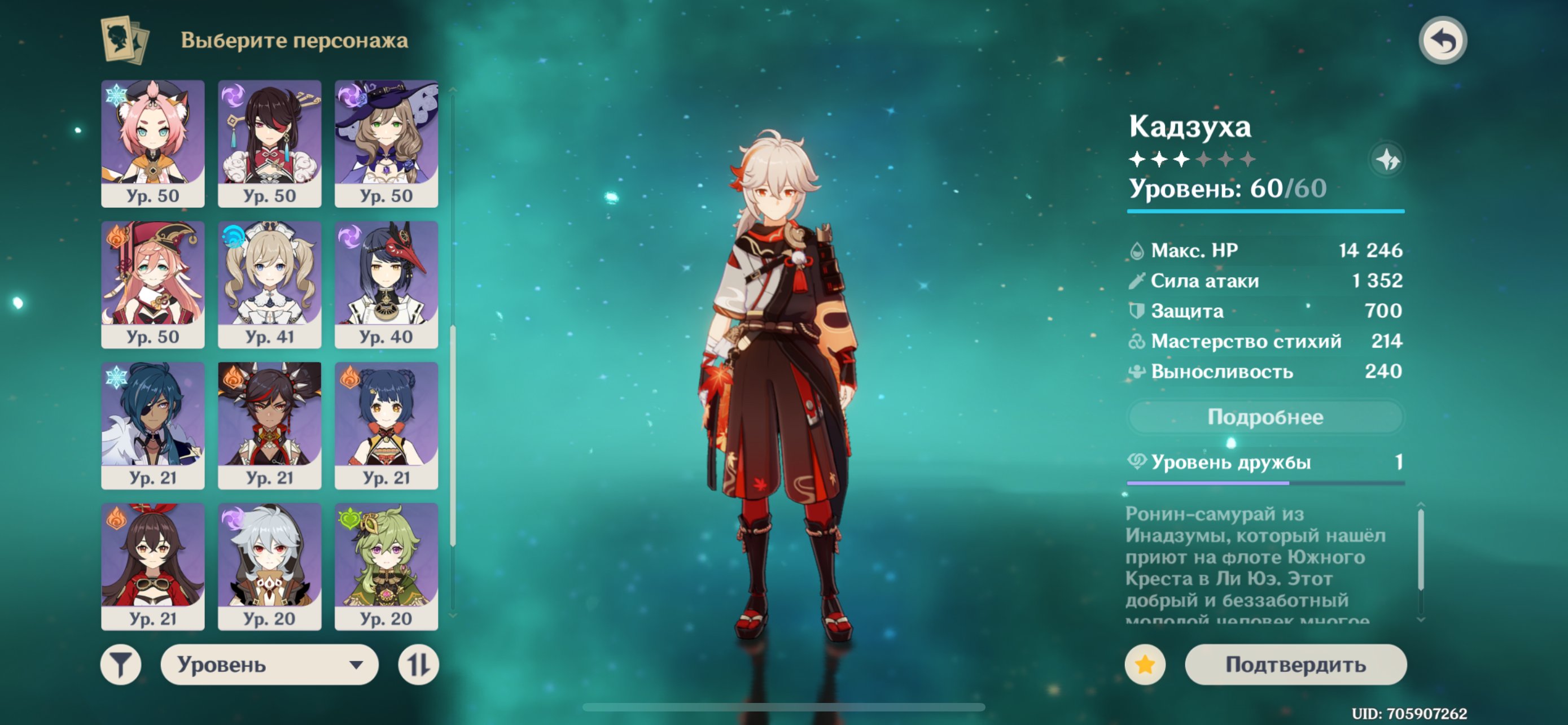1568x725 pixels.
Task: Select Xinyan's character tile
Action: tap(269, 425)
